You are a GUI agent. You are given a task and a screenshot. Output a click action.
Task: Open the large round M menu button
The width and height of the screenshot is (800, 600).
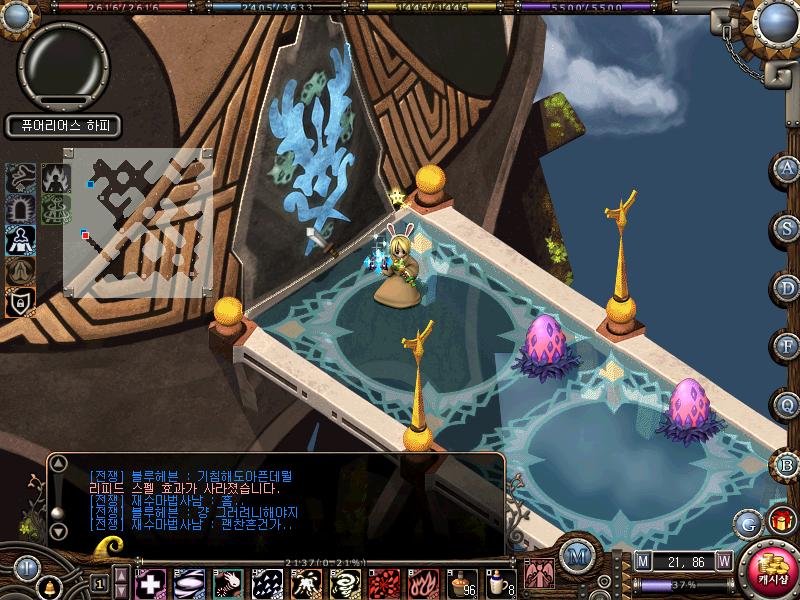click(575, 556)
